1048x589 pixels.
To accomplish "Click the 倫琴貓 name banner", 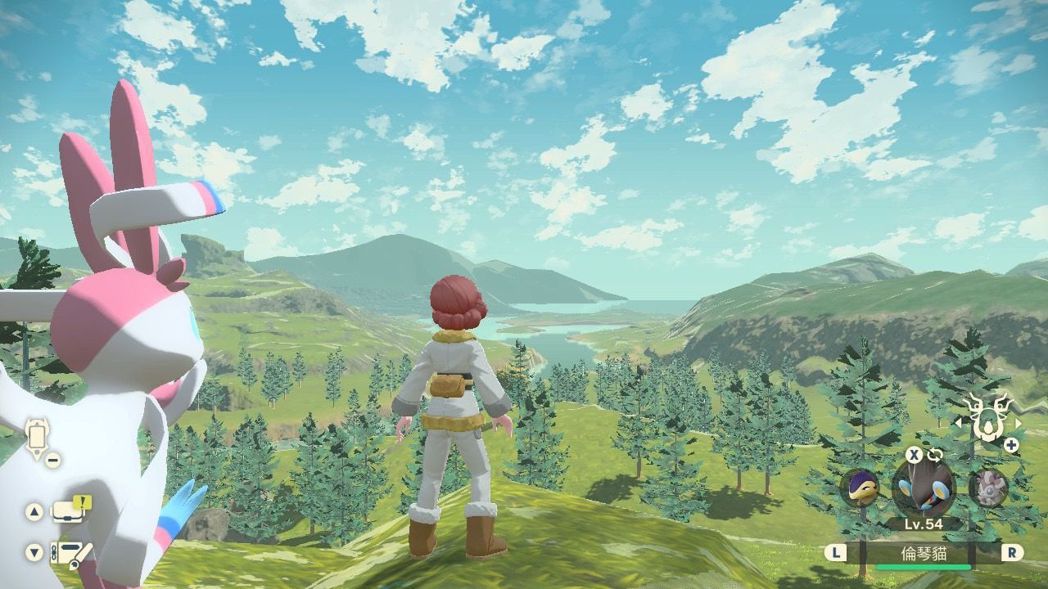I will click(x=923, y=553).
